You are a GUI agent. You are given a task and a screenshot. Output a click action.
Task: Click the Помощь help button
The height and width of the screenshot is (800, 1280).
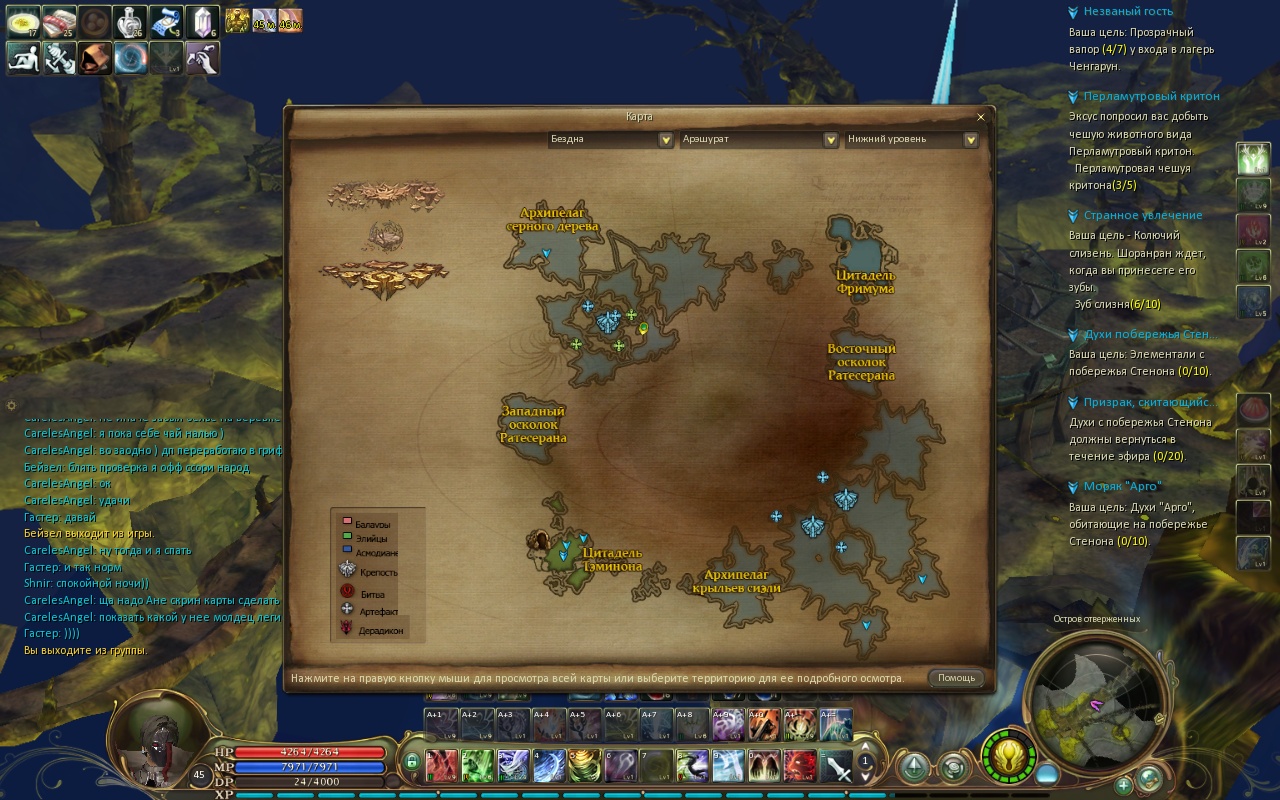pyautogui.click(x=956, y=678)
